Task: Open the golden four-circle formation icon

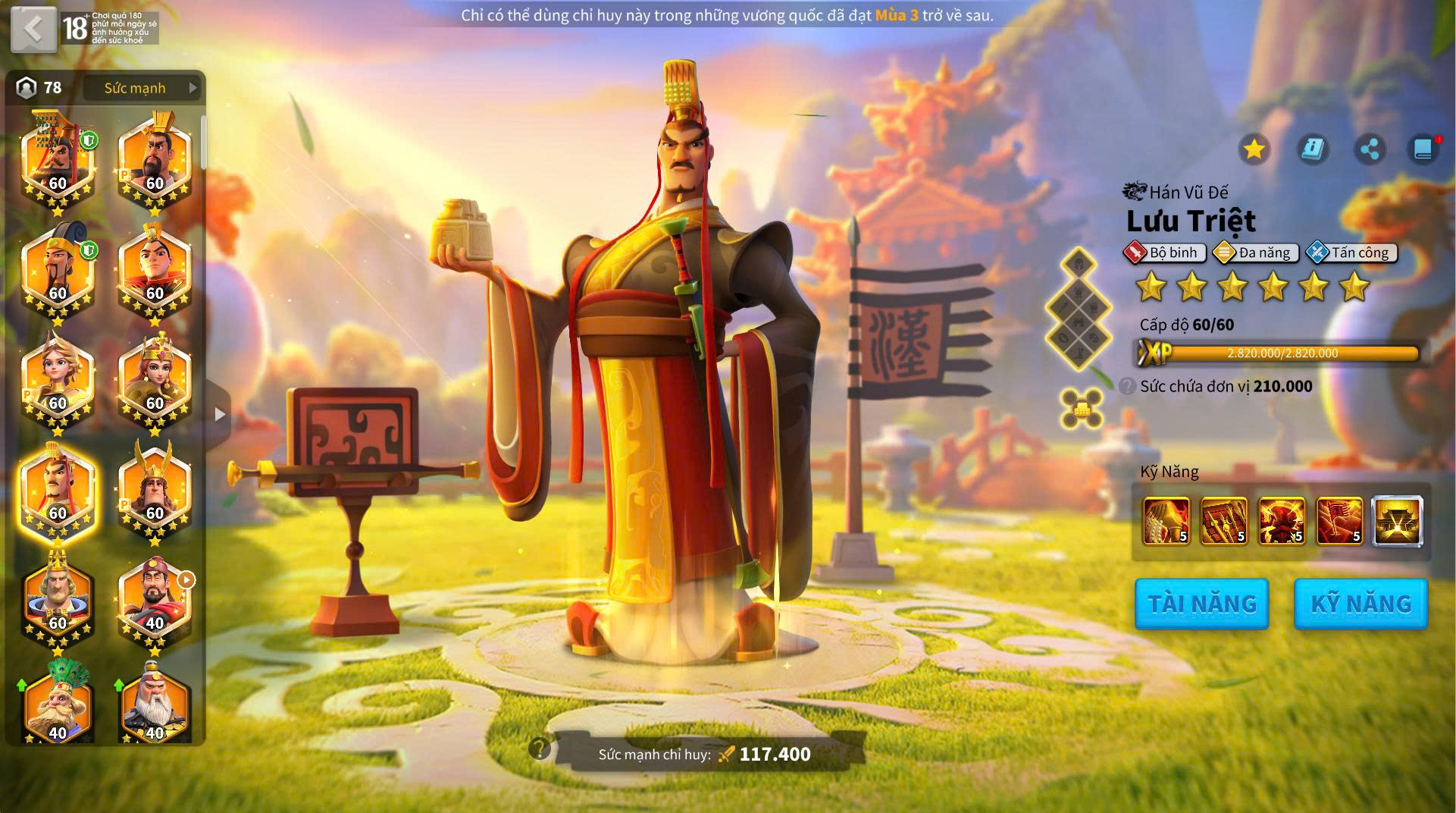Action: [1082, 408]
